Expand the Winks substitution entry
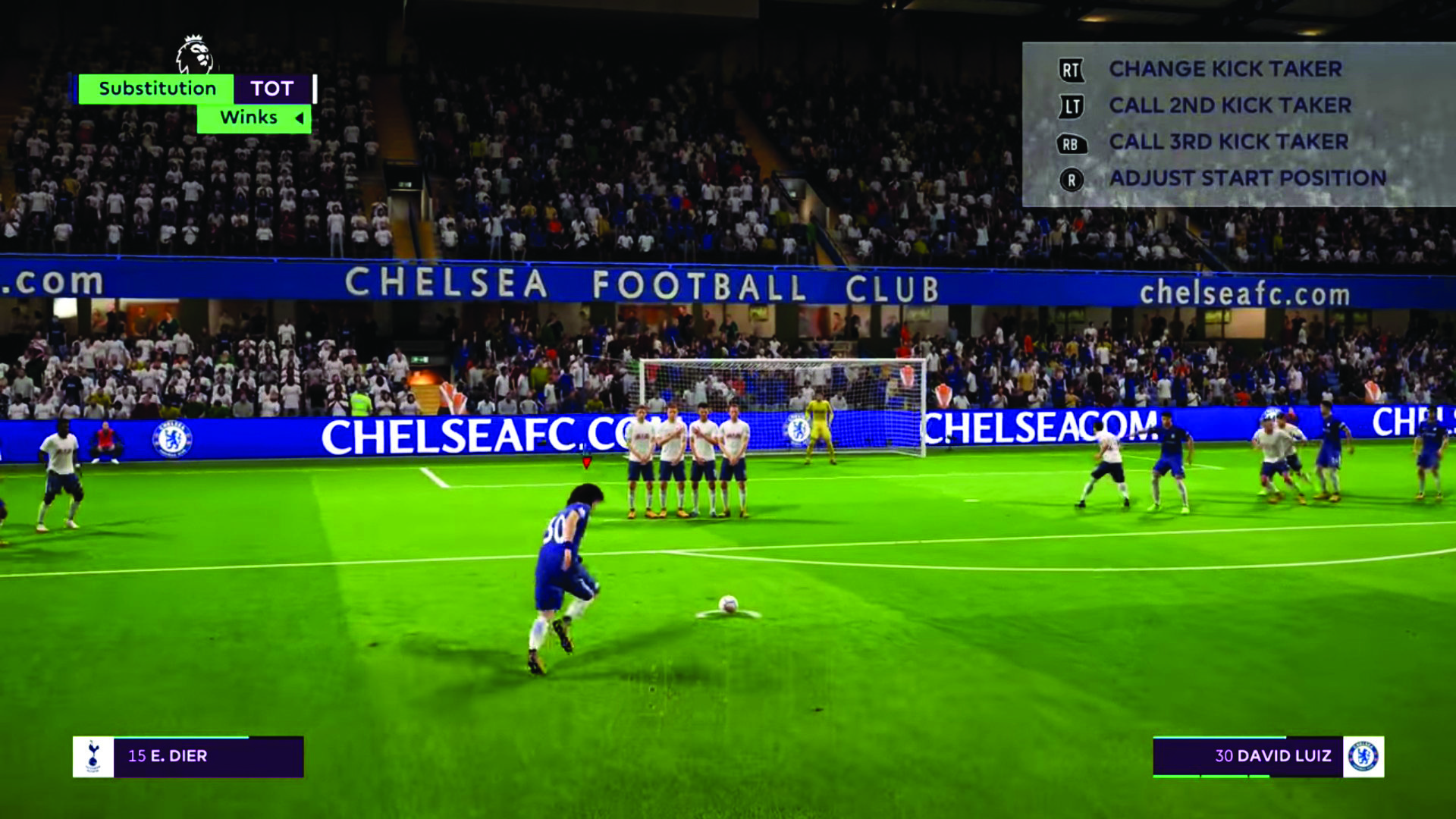The height and width of the screenshot is (819, 1456). pyautogui.click(x=248, y=118)
